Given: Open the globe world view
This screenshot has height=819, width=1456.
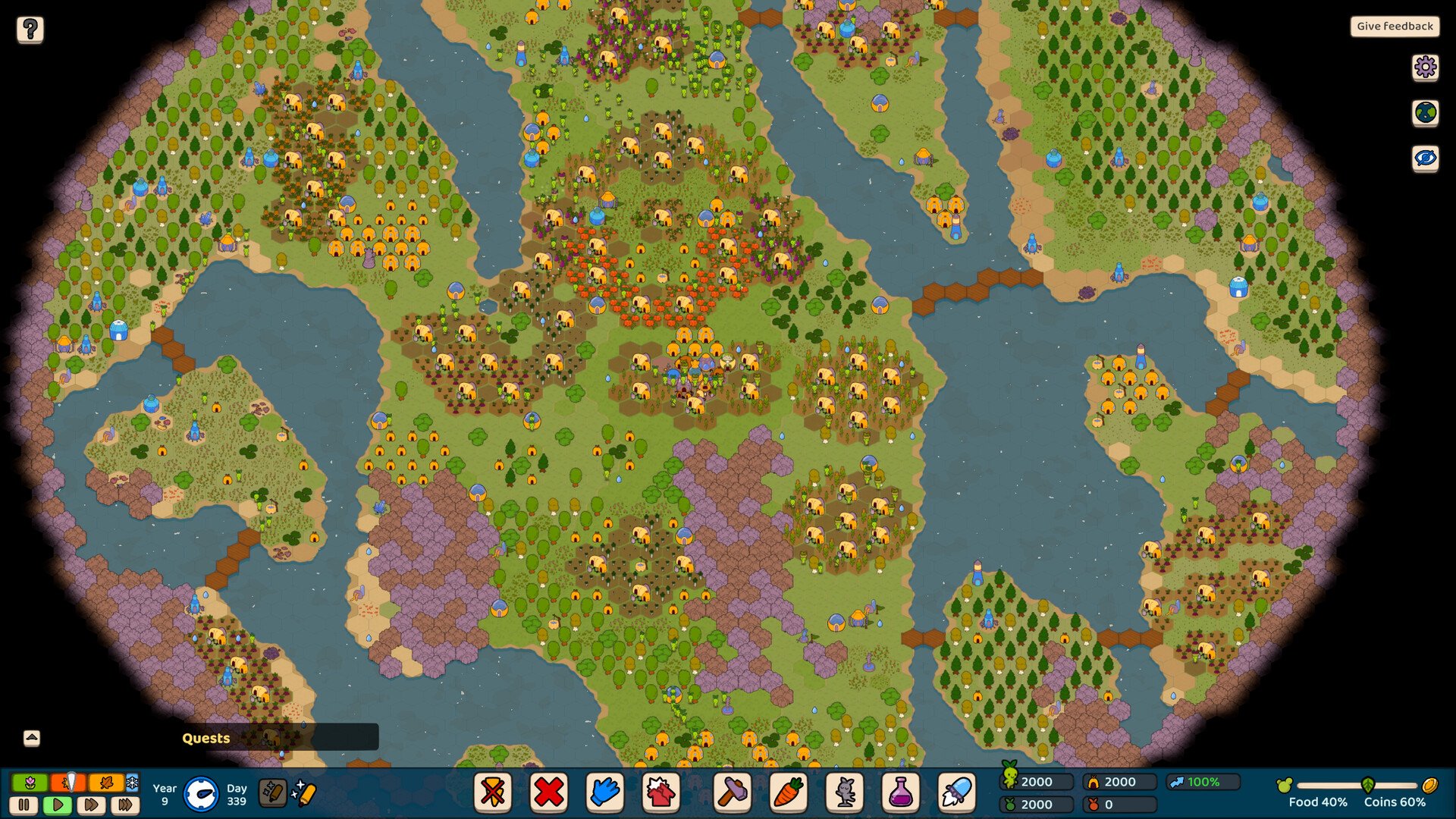Looking at the screenshot, I should pos(1425,113).
